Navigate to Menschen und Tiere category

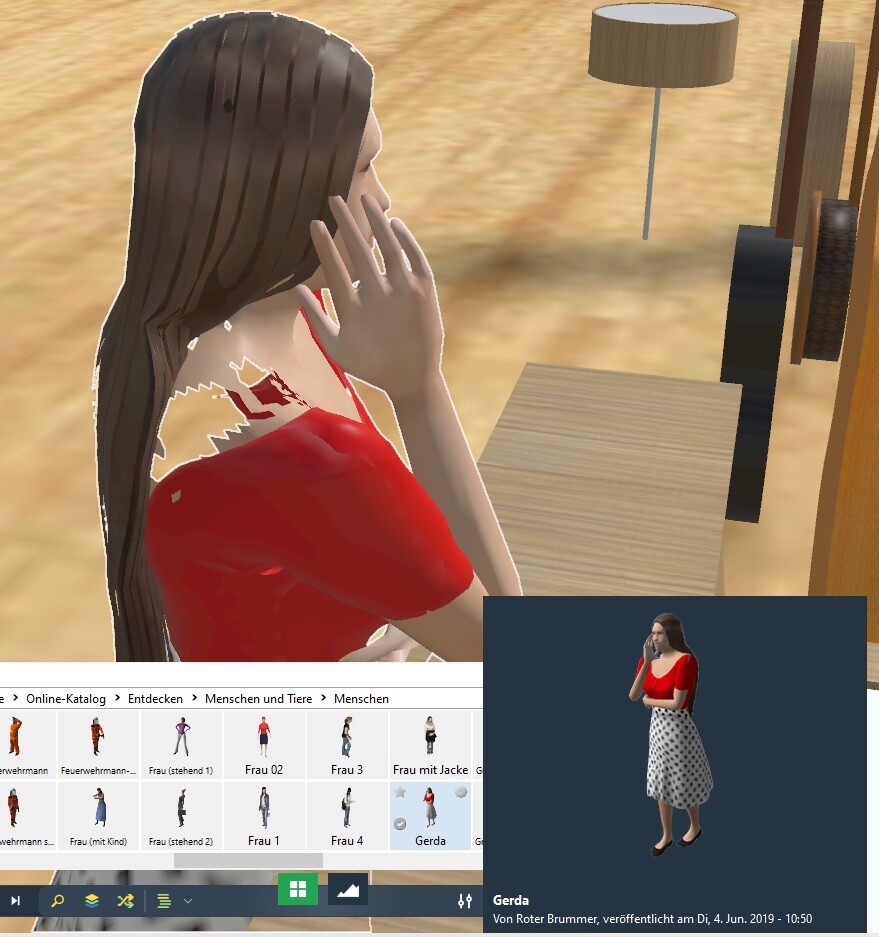tap(258, 698)
